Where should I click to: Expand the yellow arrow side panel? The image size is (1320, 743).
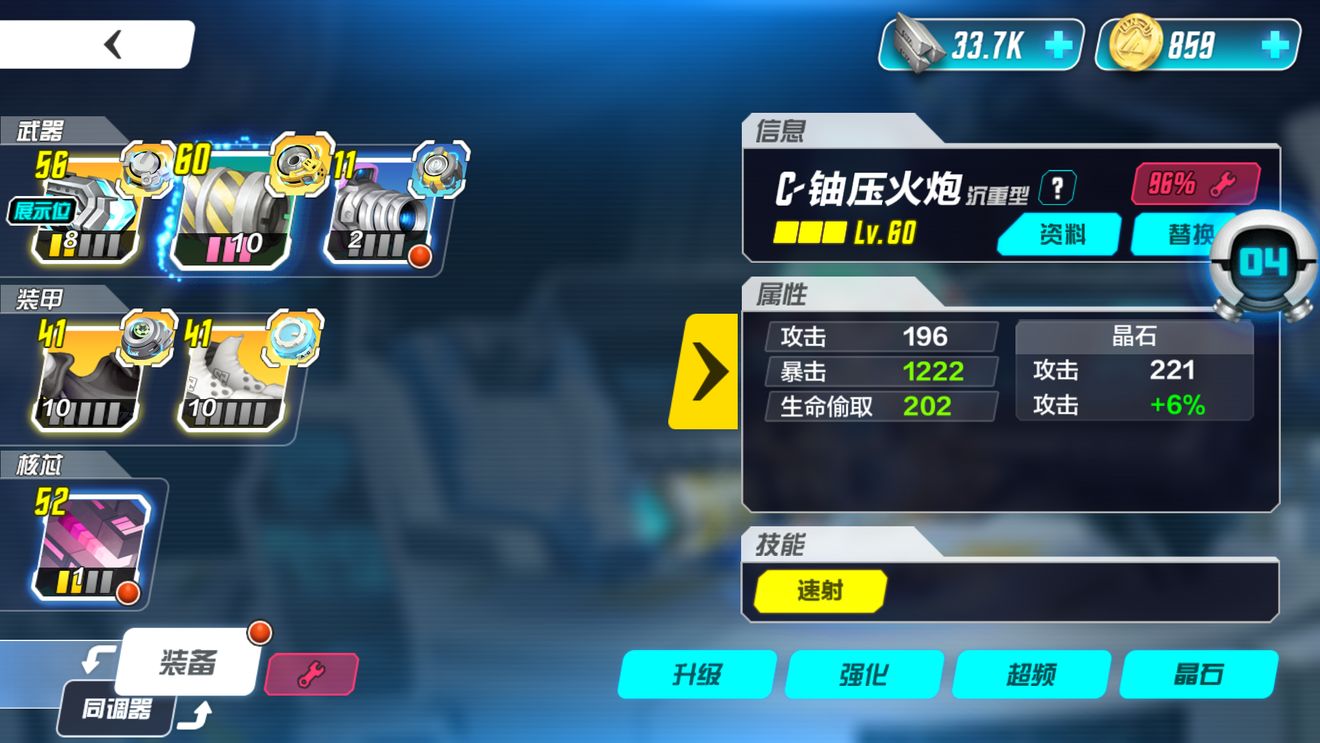[x=710, y=370]
